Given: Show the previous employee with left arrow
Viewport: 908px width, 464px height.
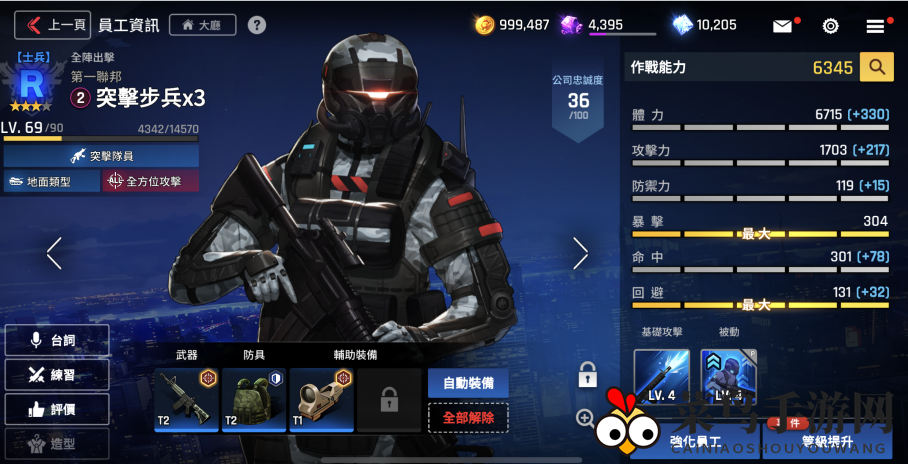Looking at the screenshot, I should 54,253.
